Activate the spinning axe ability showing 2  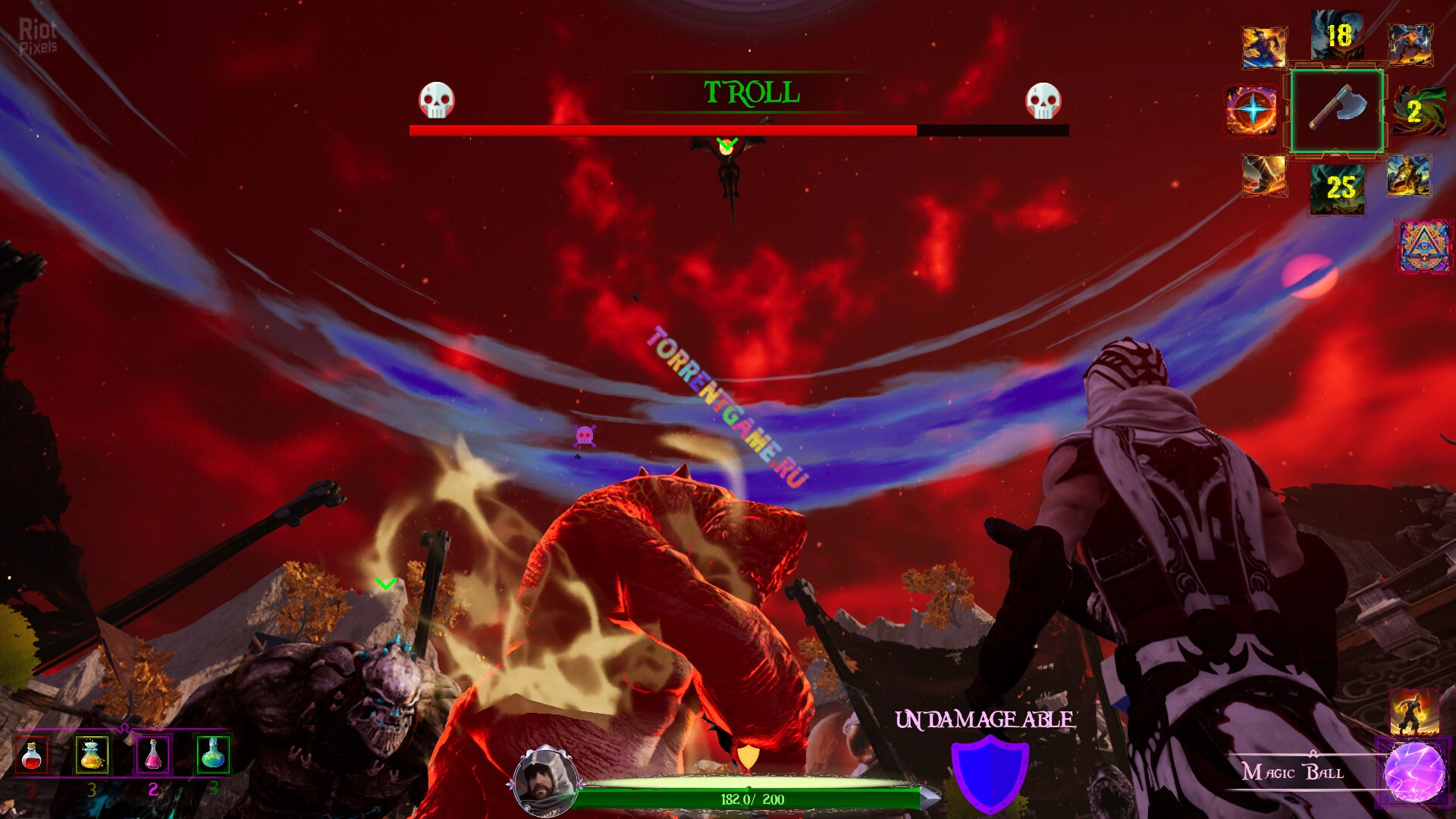[x=1418, y=111]
